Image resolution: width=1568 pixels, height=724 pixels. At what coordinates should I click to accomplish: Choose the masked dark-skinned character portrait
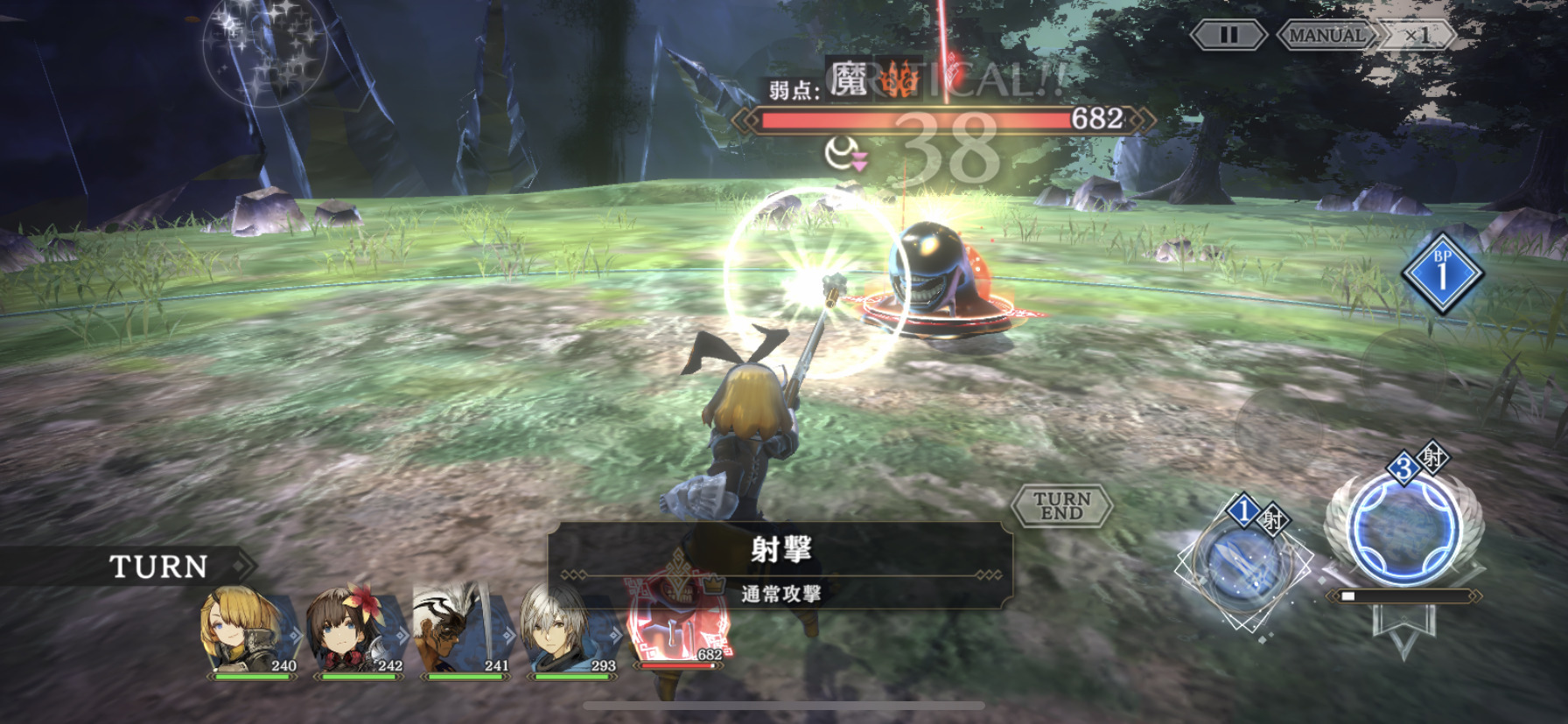pos(461,630)
